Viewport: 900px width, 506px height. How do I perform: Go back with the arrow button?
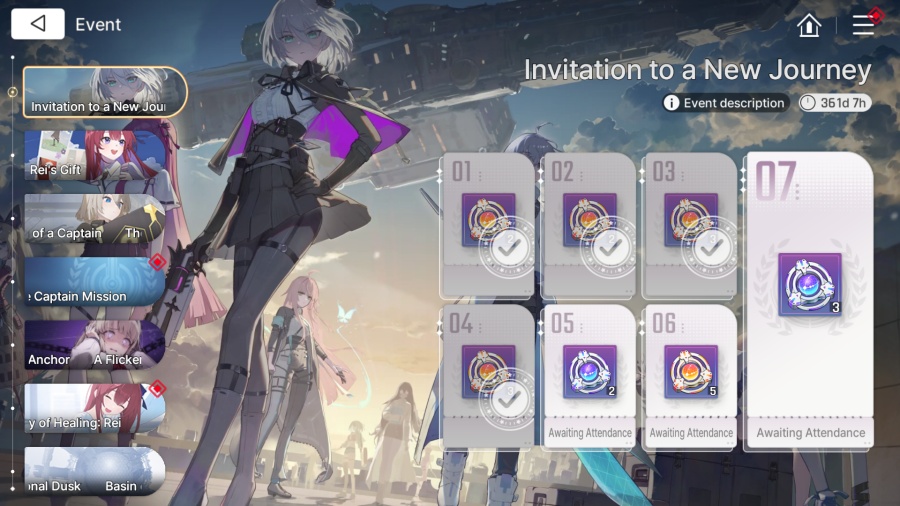coord(38,24)
